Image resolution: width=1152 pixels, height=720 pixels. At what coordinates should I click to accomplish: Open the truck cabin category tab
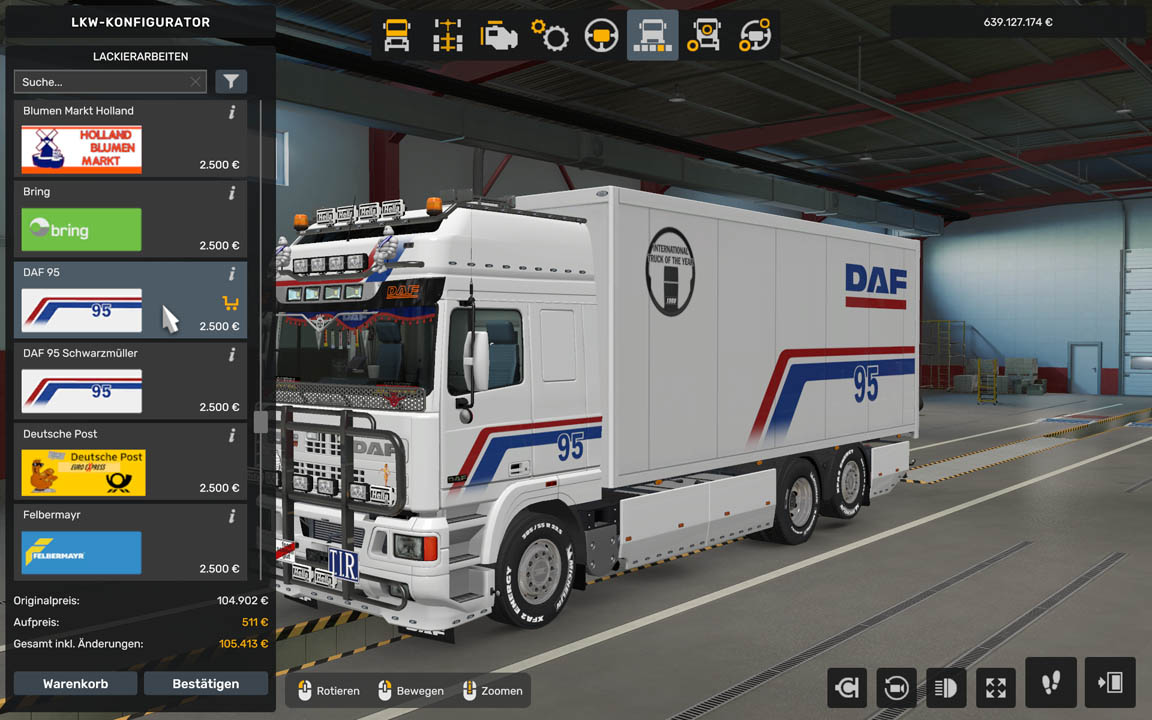(397, 36)
